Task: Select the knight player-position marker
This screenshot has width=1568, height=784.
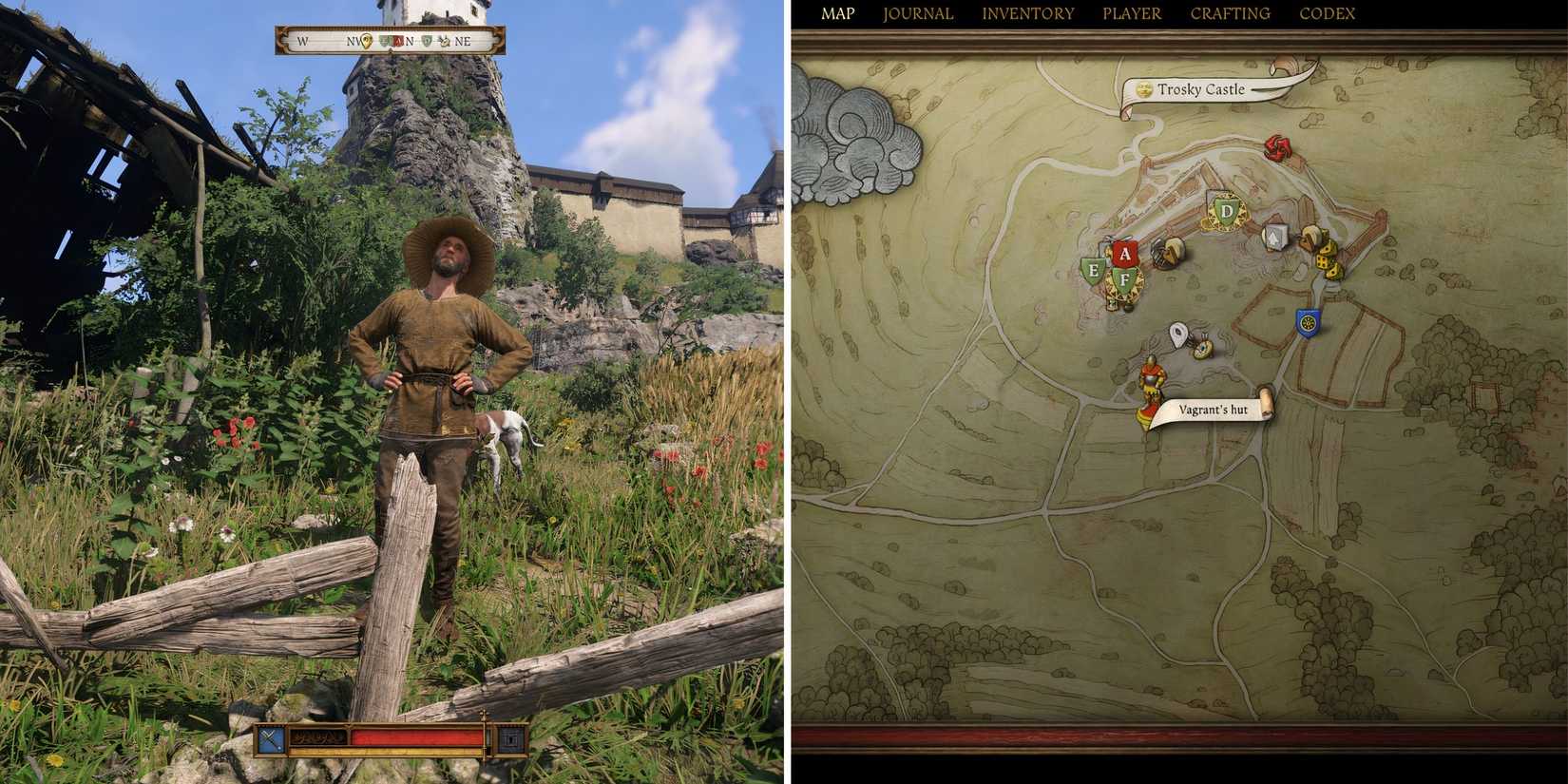Action: coord(1152,382)
